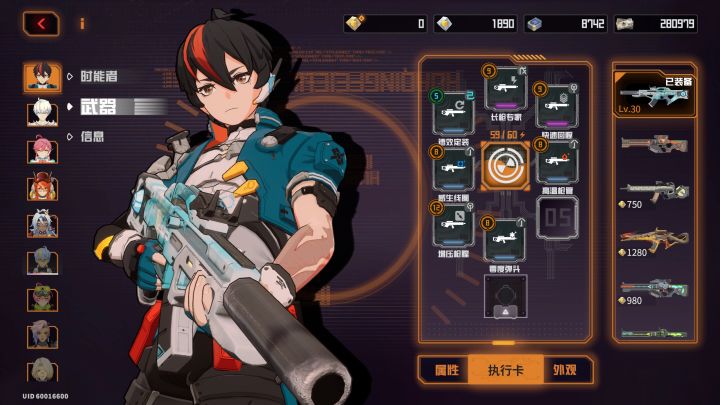Click the info icon beside back button
The height and width of the screenshot is (405, 720).
[x=82, y=22]
